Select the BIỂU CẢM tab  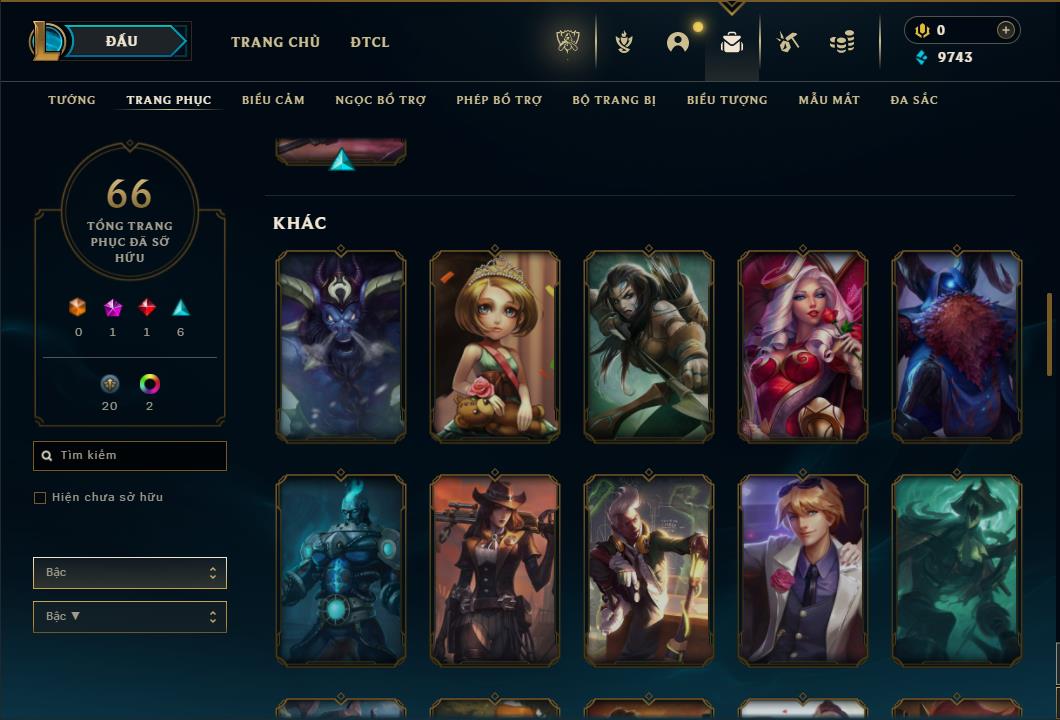coord(273,100)
